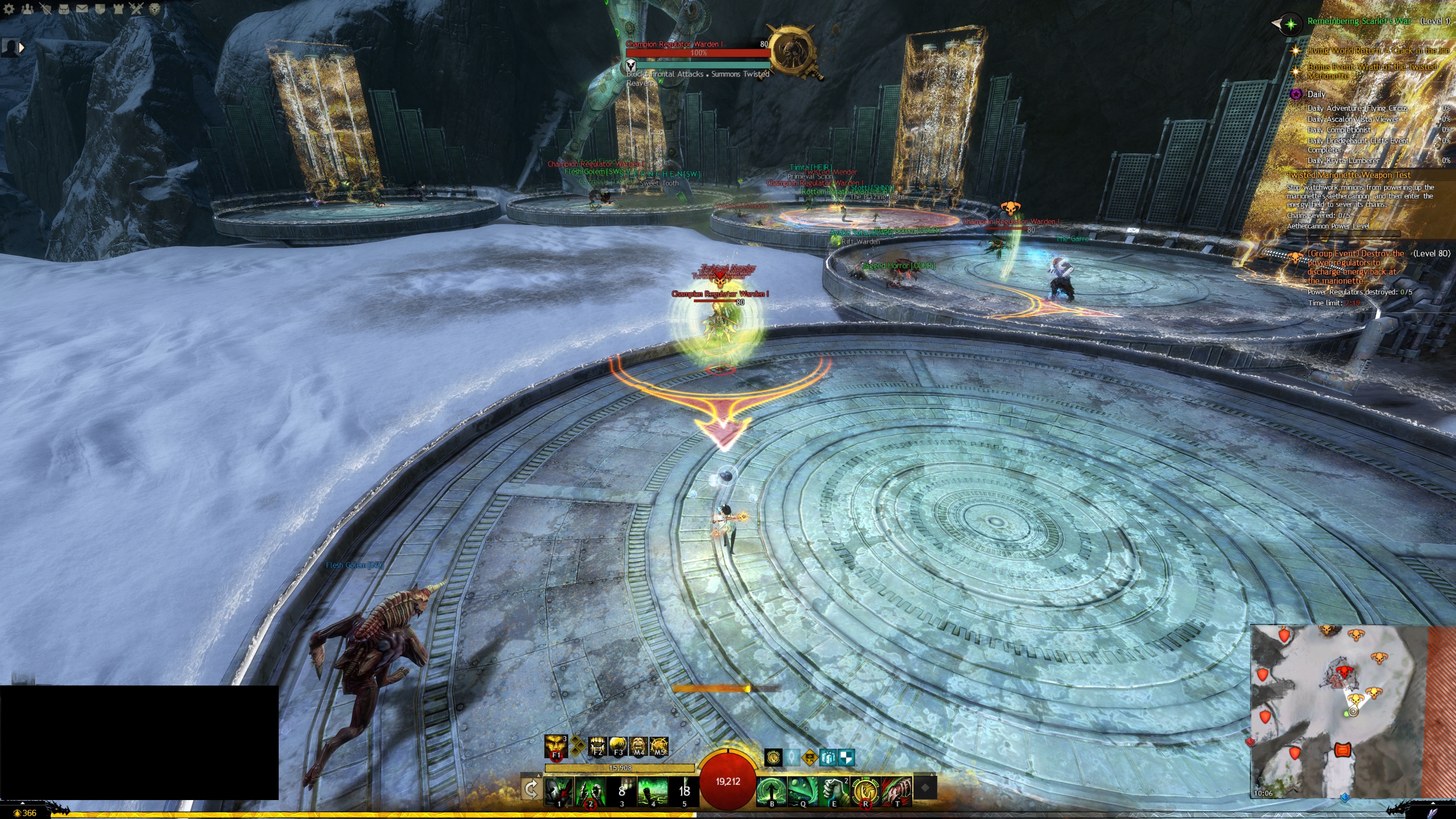Image resolution: width=1456 pixels, height=819 pixels.
Task: Open the World vs World castle icon
Action: pyautogui.click(x=118, y=9)
